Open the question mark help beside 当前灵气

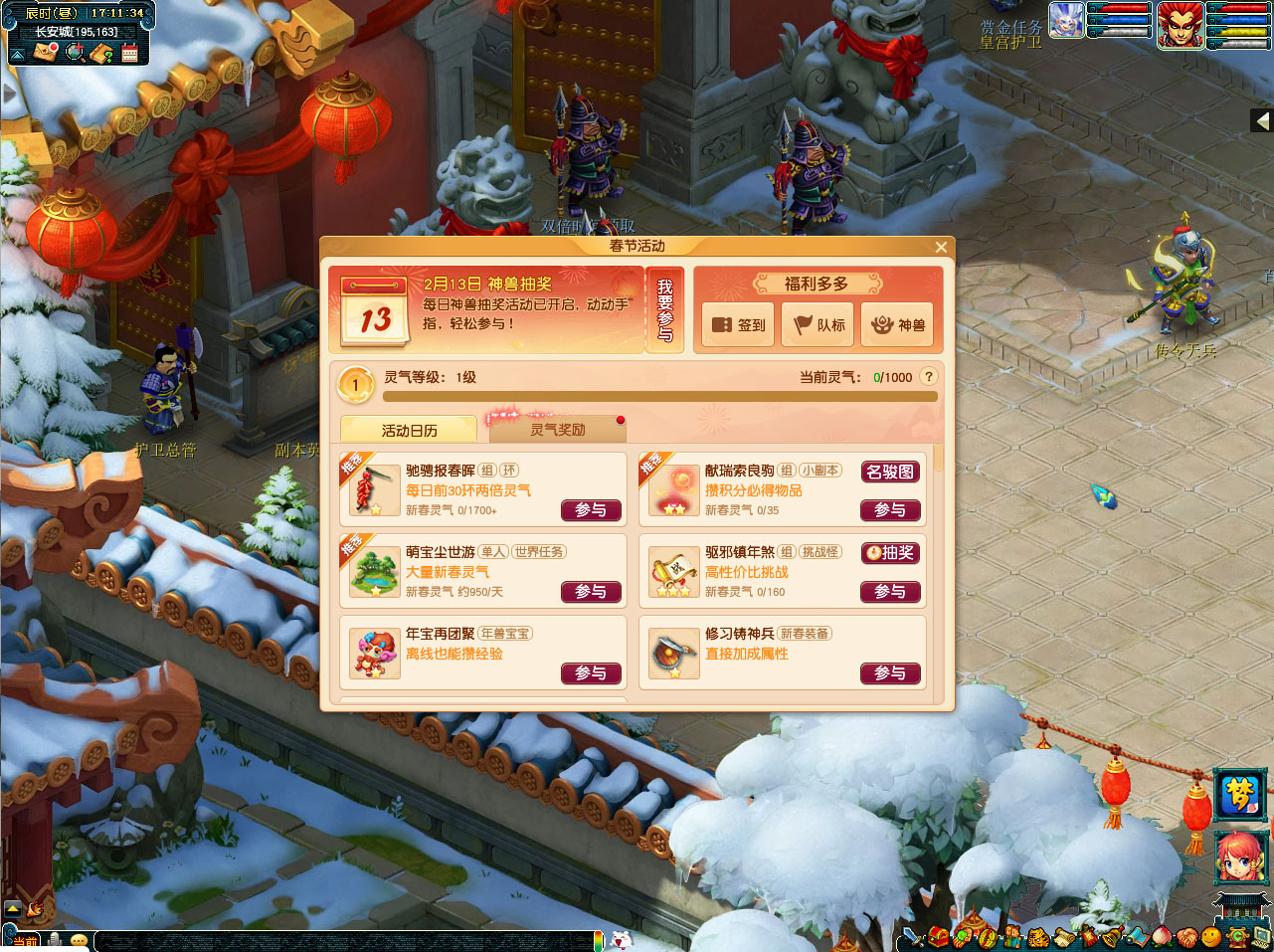(x=928, y=376)
